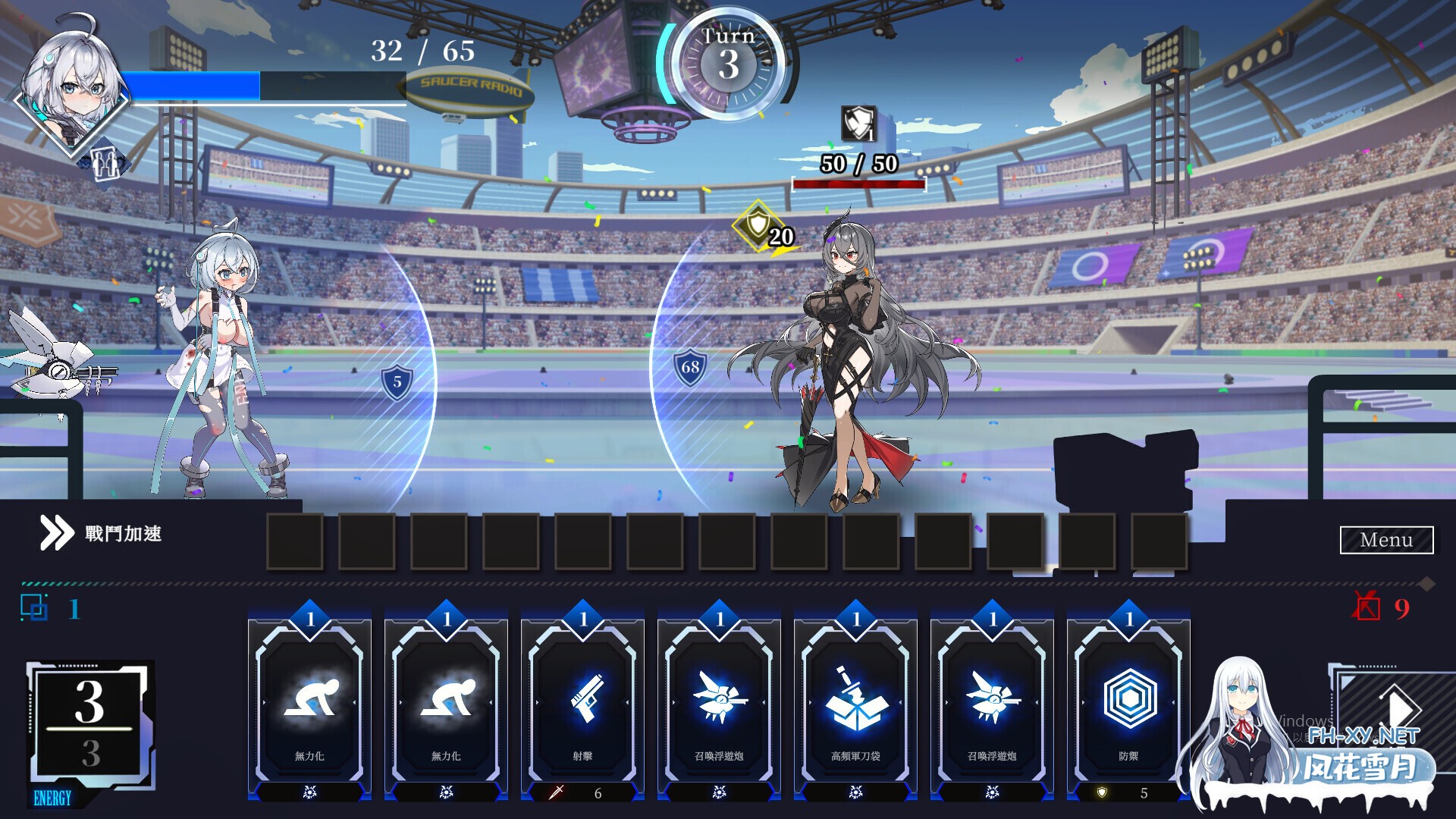Open the draw pile icon showing 1
Viewport: 1456px width, 819px height.
tap(36, 607)
